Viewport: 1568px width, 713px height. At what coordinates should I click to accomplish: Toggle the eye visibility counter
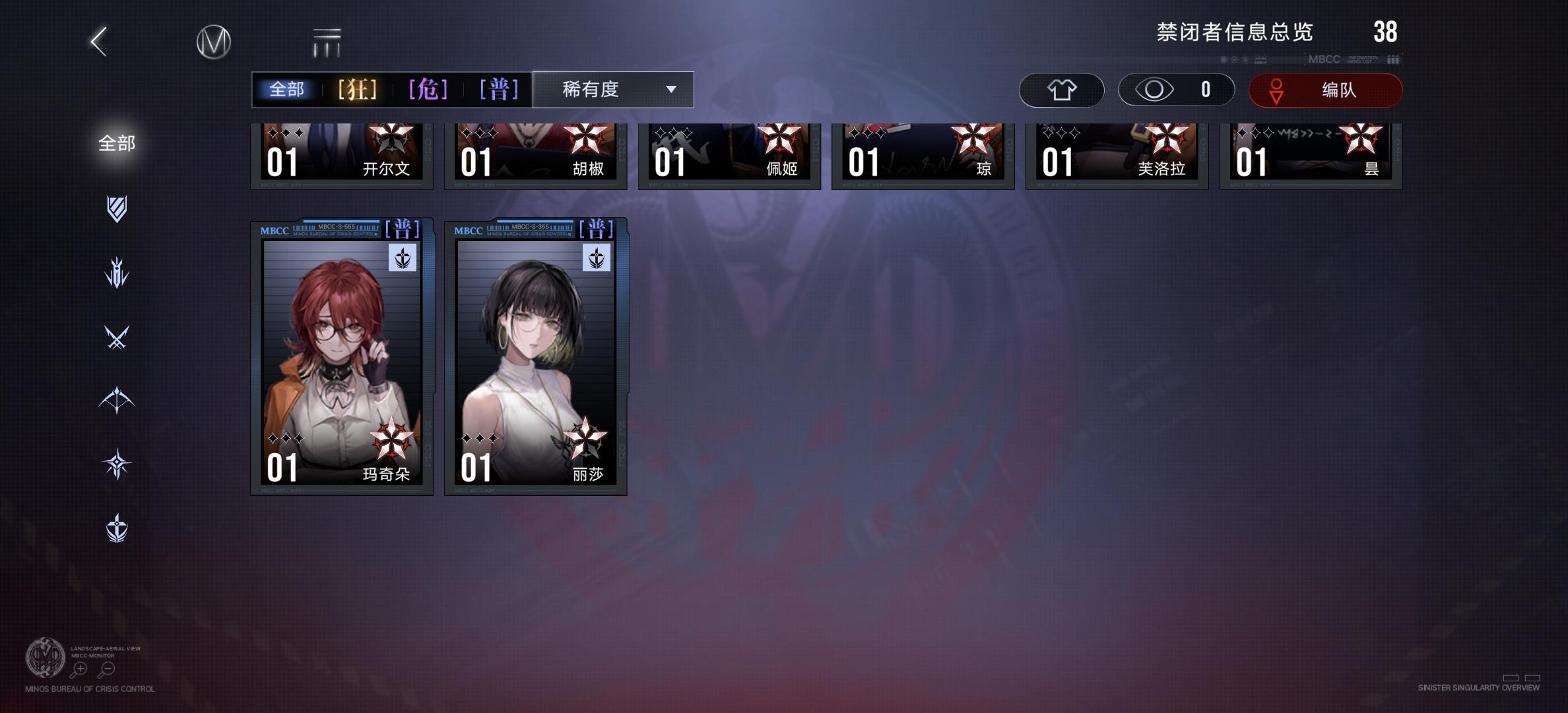[x=1175, y=90]
